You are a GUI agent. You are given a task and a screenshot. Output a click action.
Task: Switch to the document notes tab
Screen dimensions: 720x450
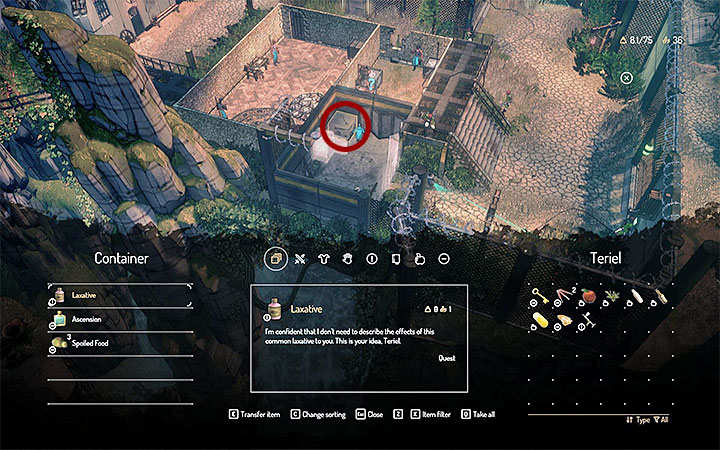coord(395,258)
